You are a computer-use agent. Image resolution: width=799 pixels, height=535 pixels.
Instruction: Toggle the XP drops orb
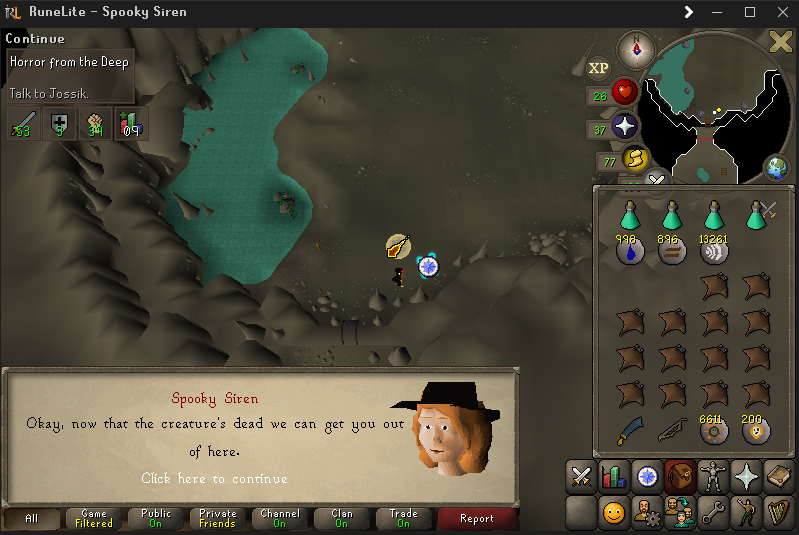[598, 68]
